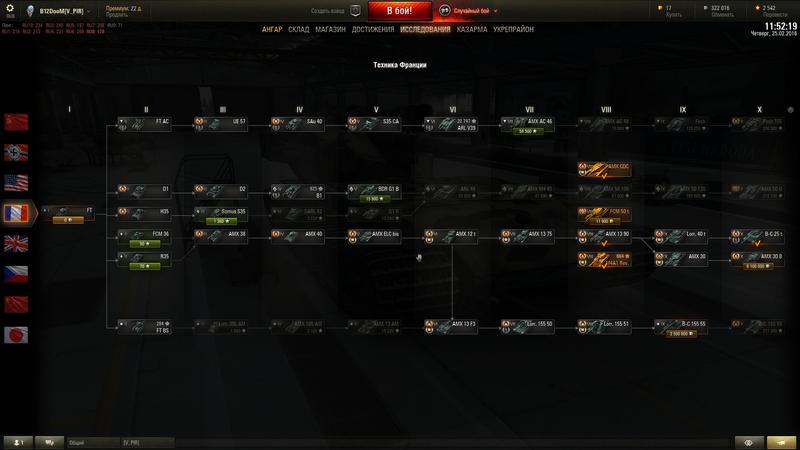Select the United Kingdom nation flag
Screen dimensions: 800x450
tap(17, 243)
